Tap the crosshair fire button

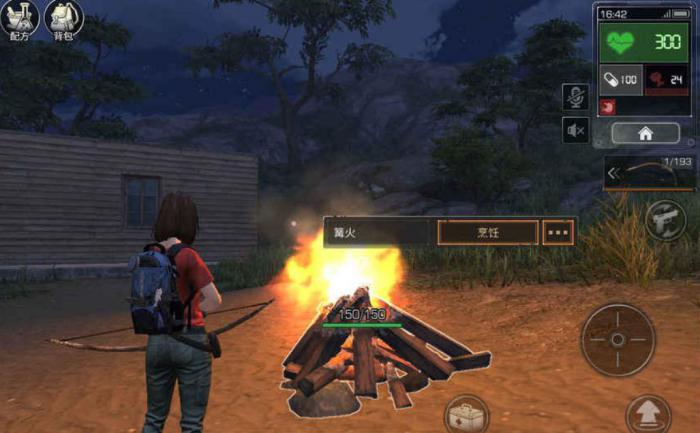[x=617, y=340]
